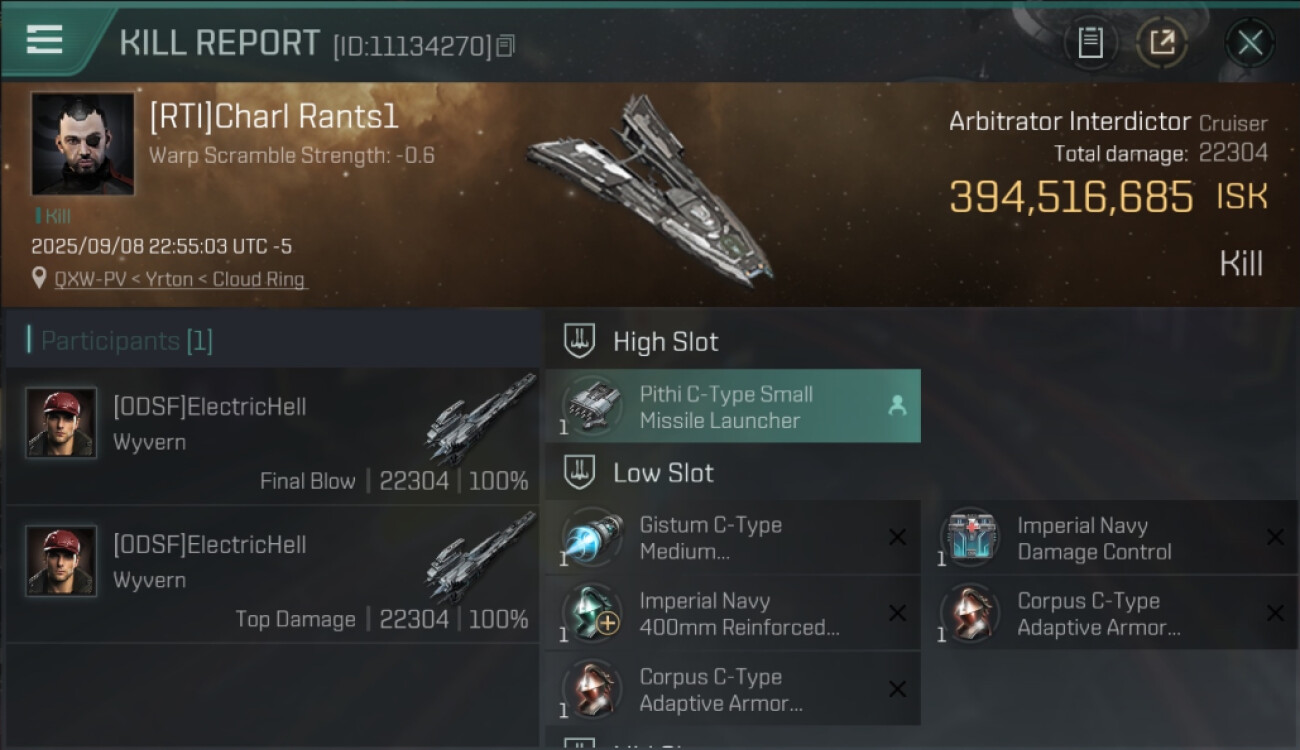1300x750 pixels.
Task: Share the kill report
Action: [x=1162, y=43]
